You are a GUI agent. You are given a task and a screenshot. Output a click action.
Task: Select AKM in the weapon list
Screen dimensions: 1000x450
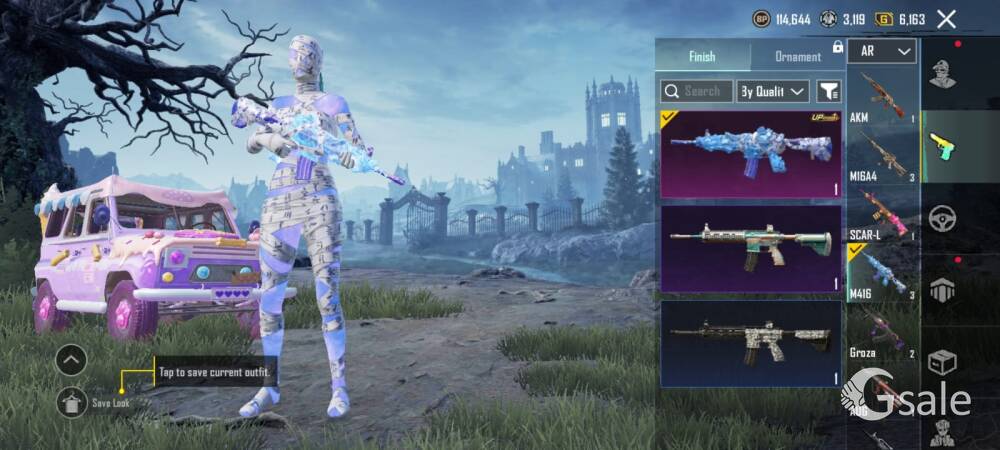pyautogui.click(x=882, y=98)
